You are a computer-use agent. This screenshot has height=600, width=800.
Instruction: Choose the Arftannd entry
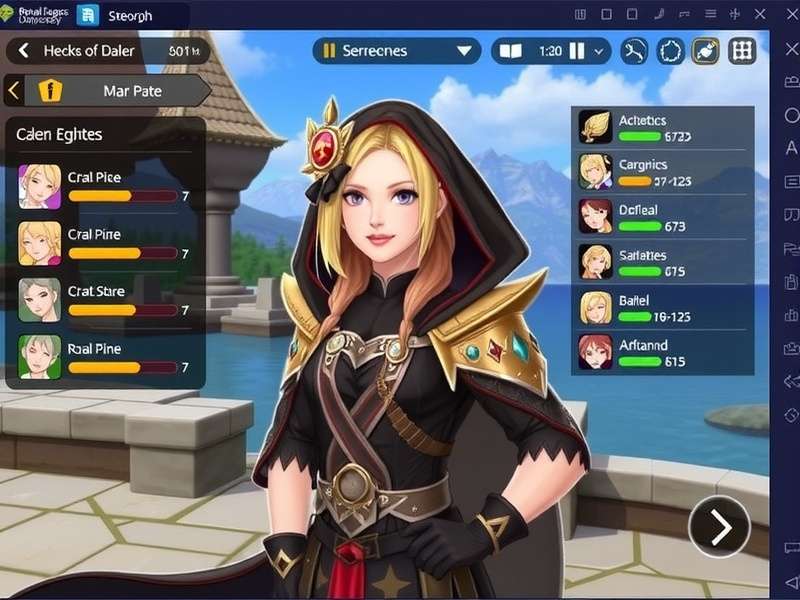[x=662, y=352]
